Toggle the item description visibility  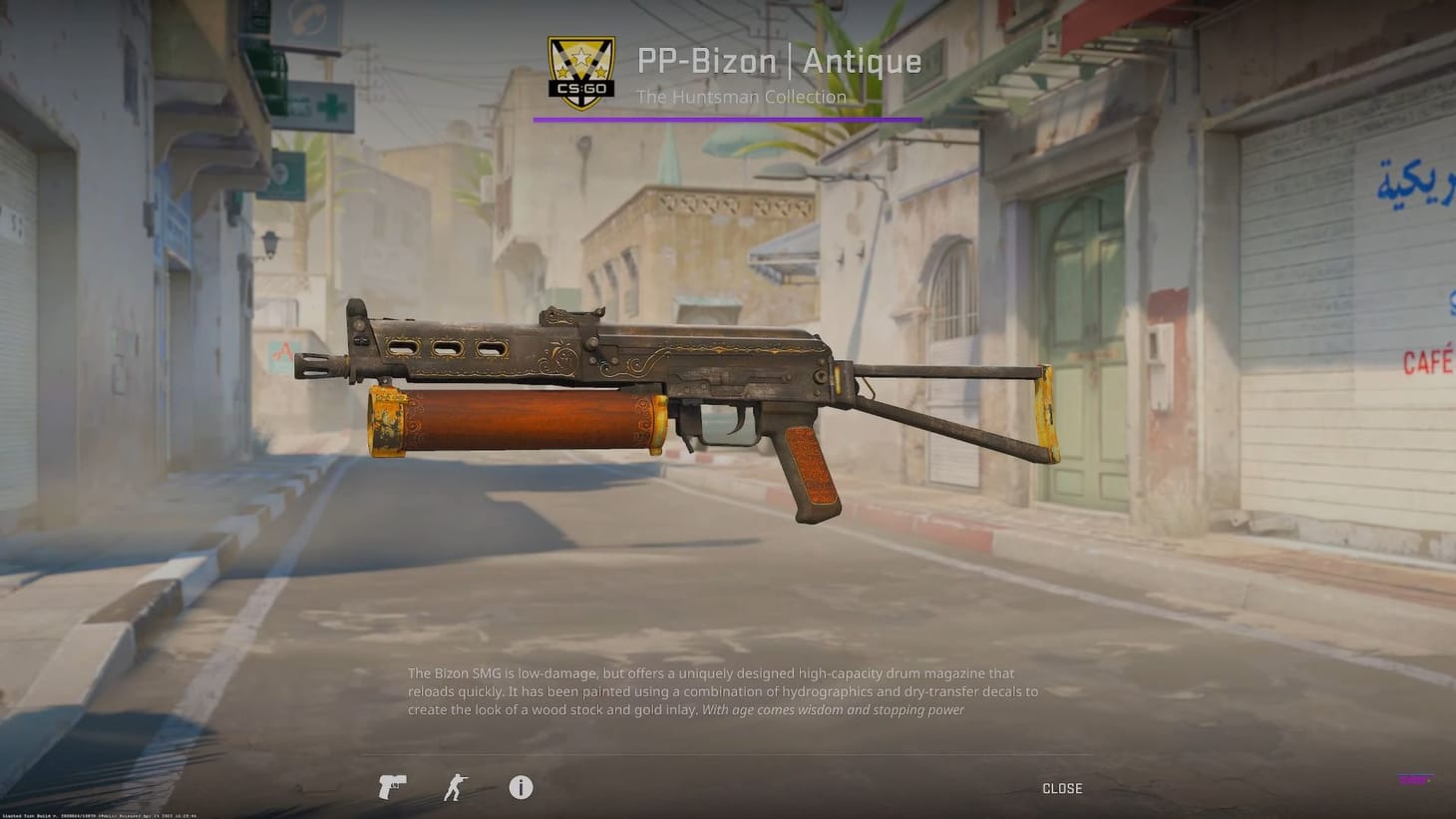tap(520, 787)
